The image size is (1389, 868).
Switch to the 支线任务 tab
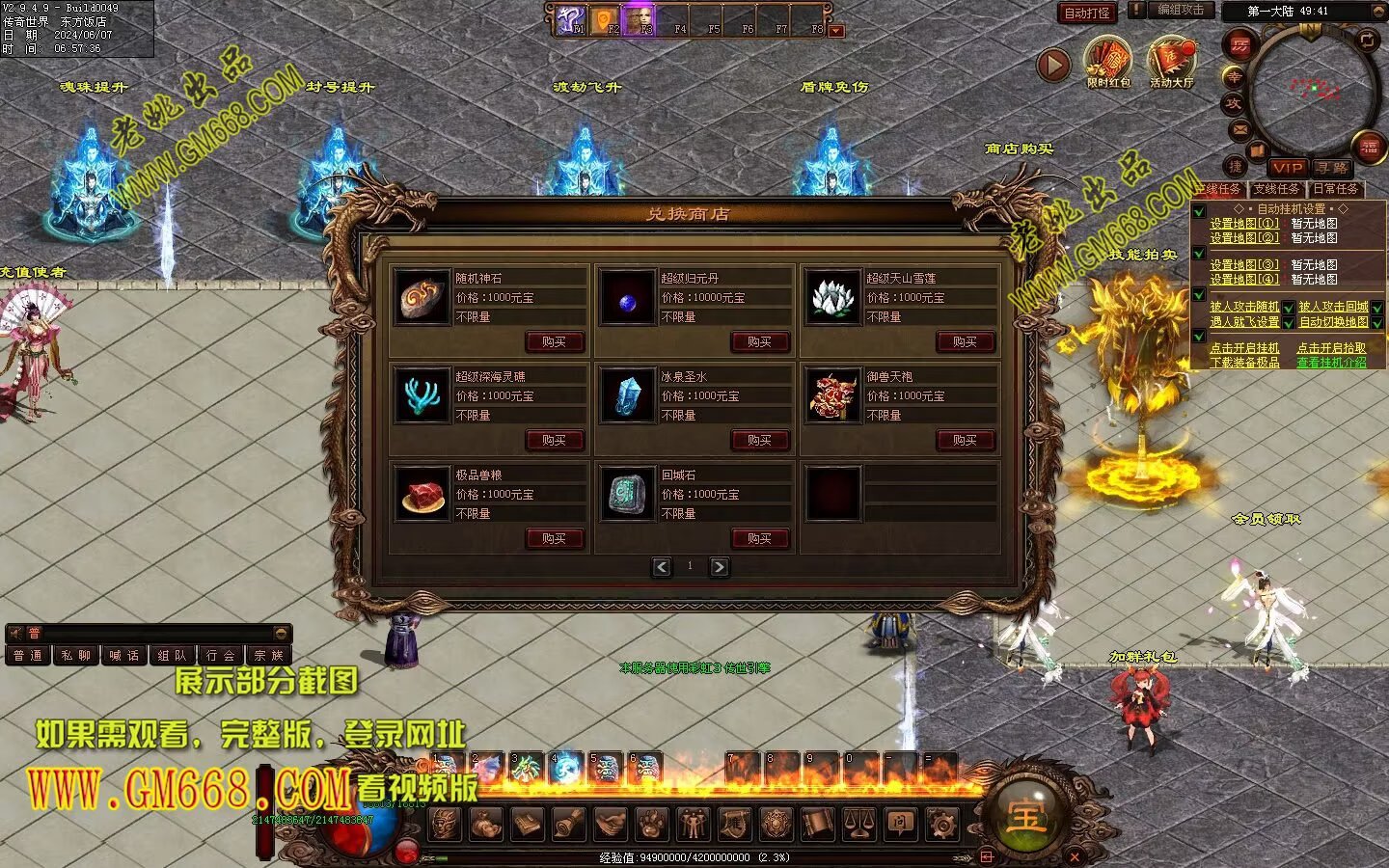[x=1276, y=189]
